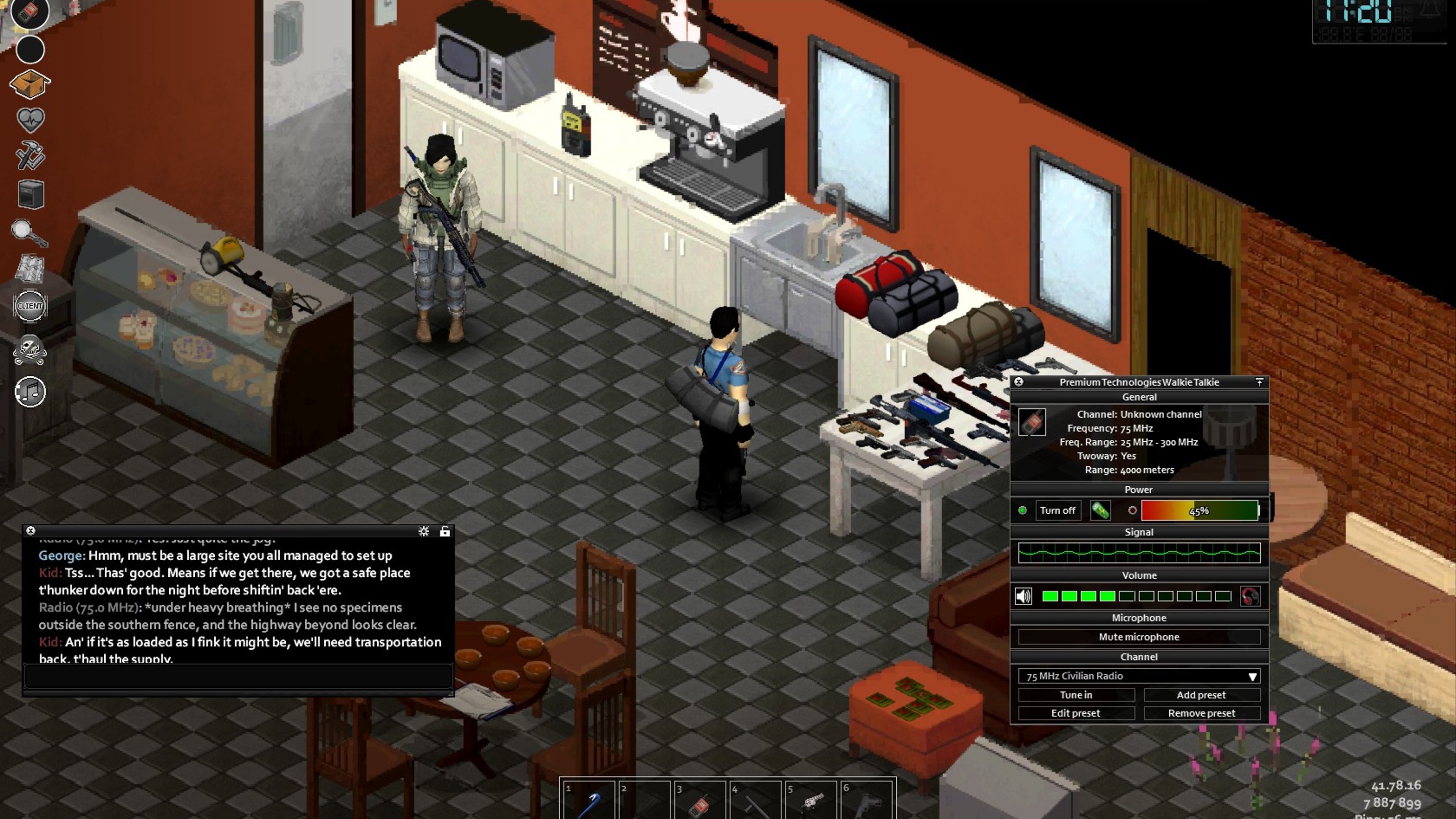Edit the current radio preset

[x=1075, y=713]
